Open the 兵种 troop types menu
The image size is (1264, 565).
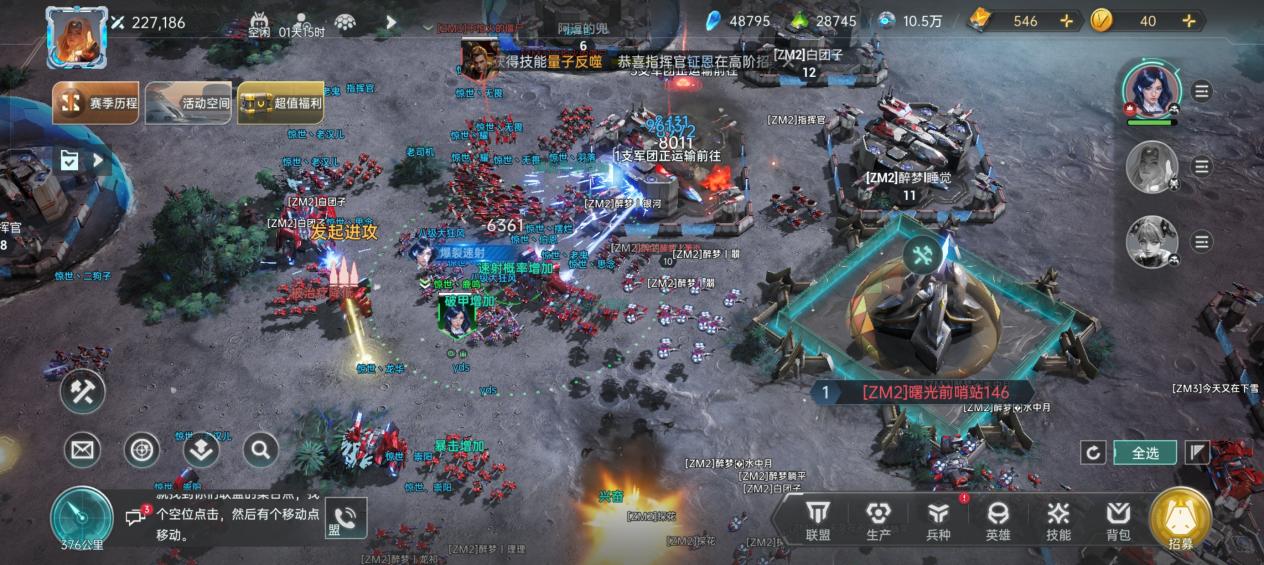point(938,521)
